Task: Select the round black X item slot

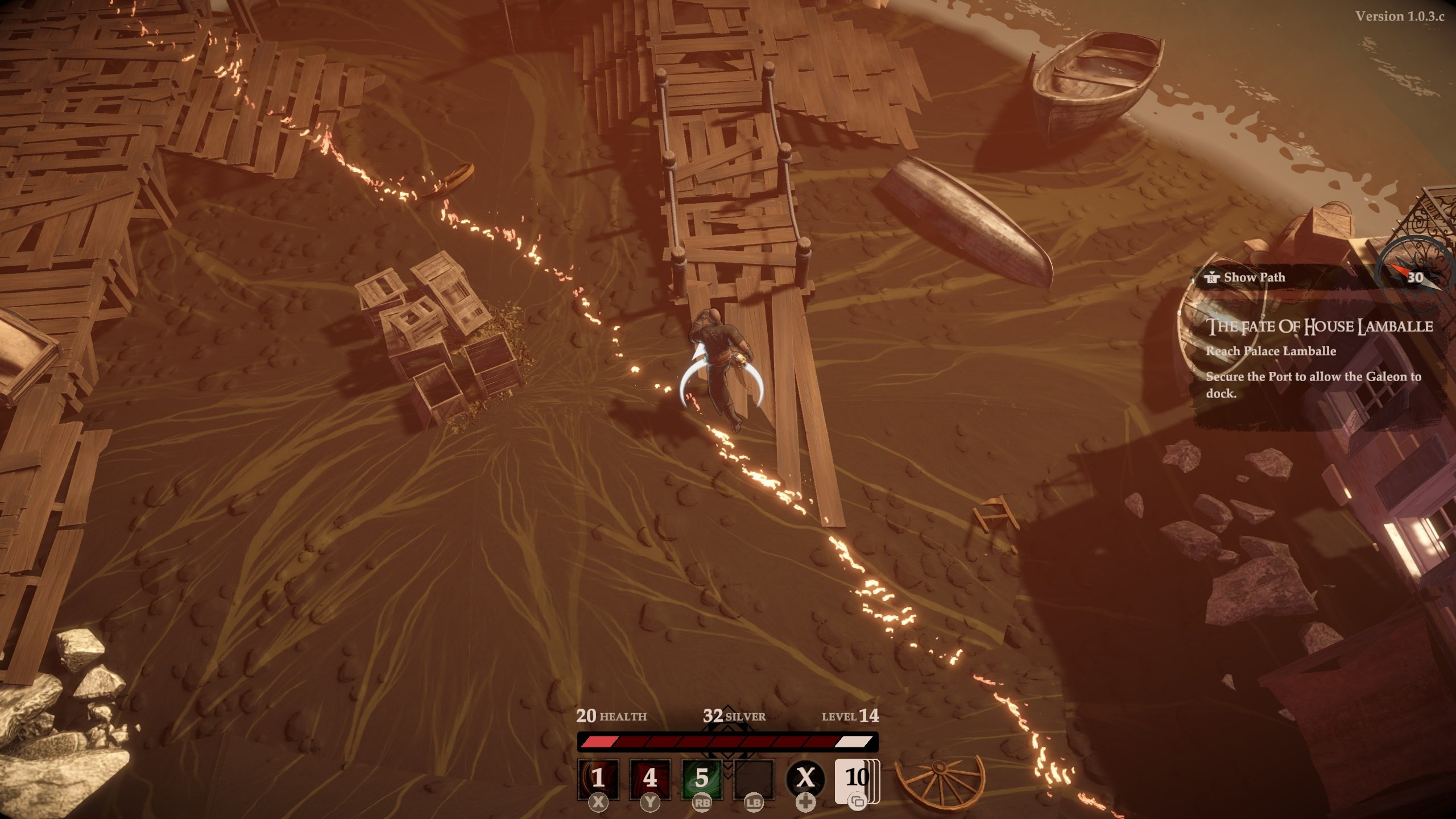Action: pos(805,778)
